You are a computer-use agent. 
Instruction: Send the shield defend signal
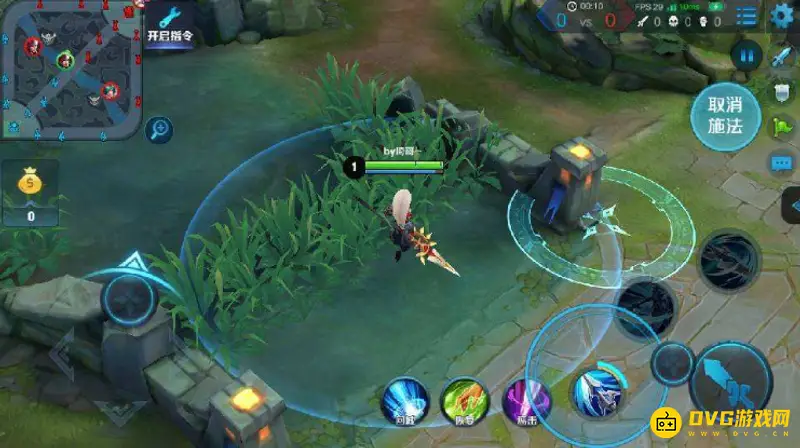782,91
